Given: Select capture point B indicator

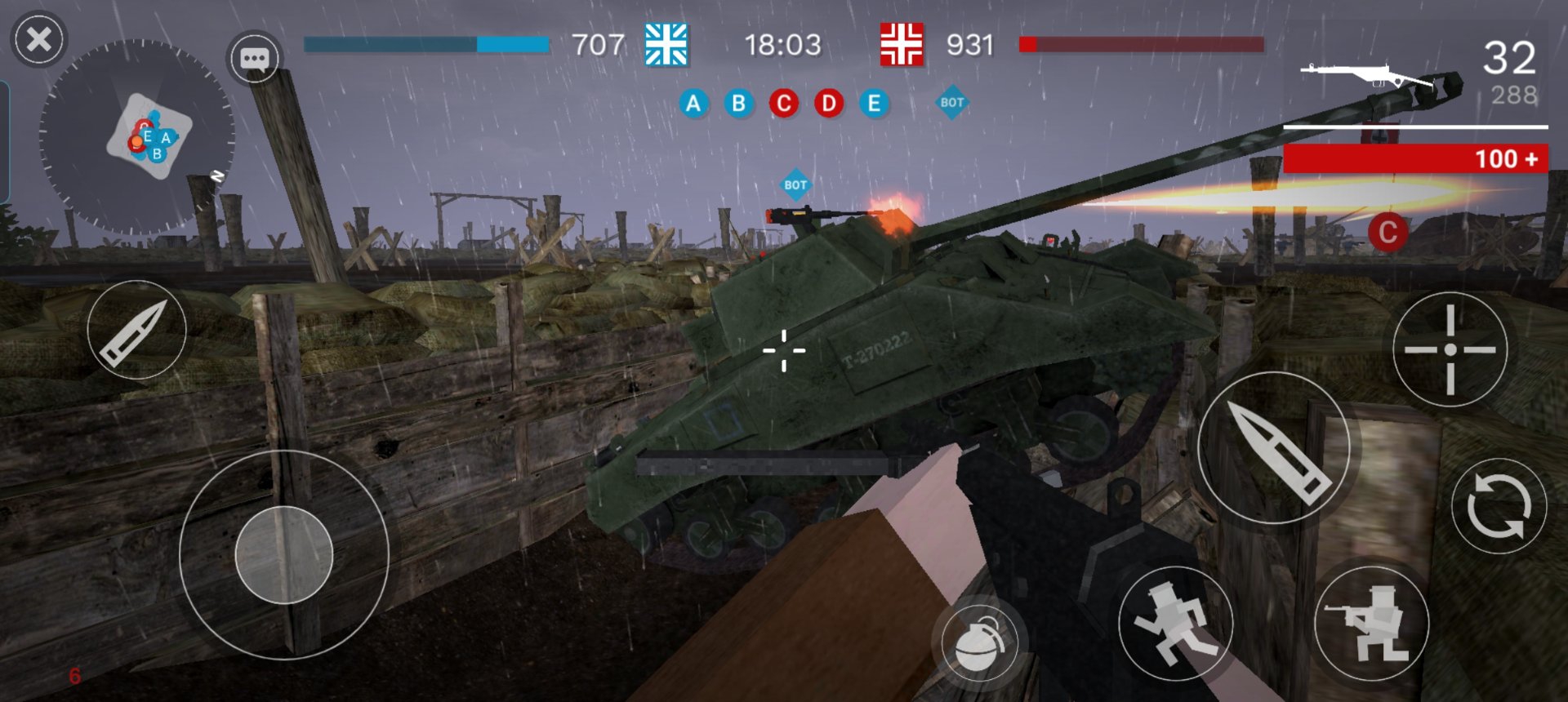Looking at the screenshot, I should pos(739,104).
